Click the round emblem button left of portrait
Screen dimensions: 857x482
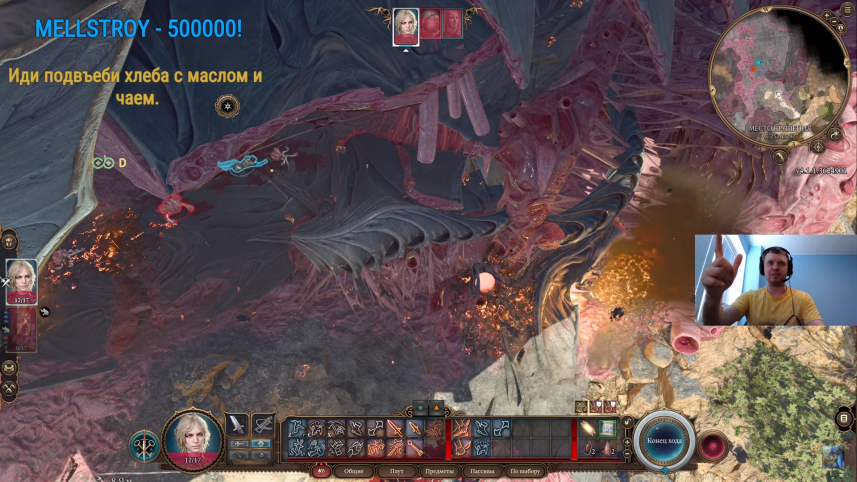click(x=144, y=446)
